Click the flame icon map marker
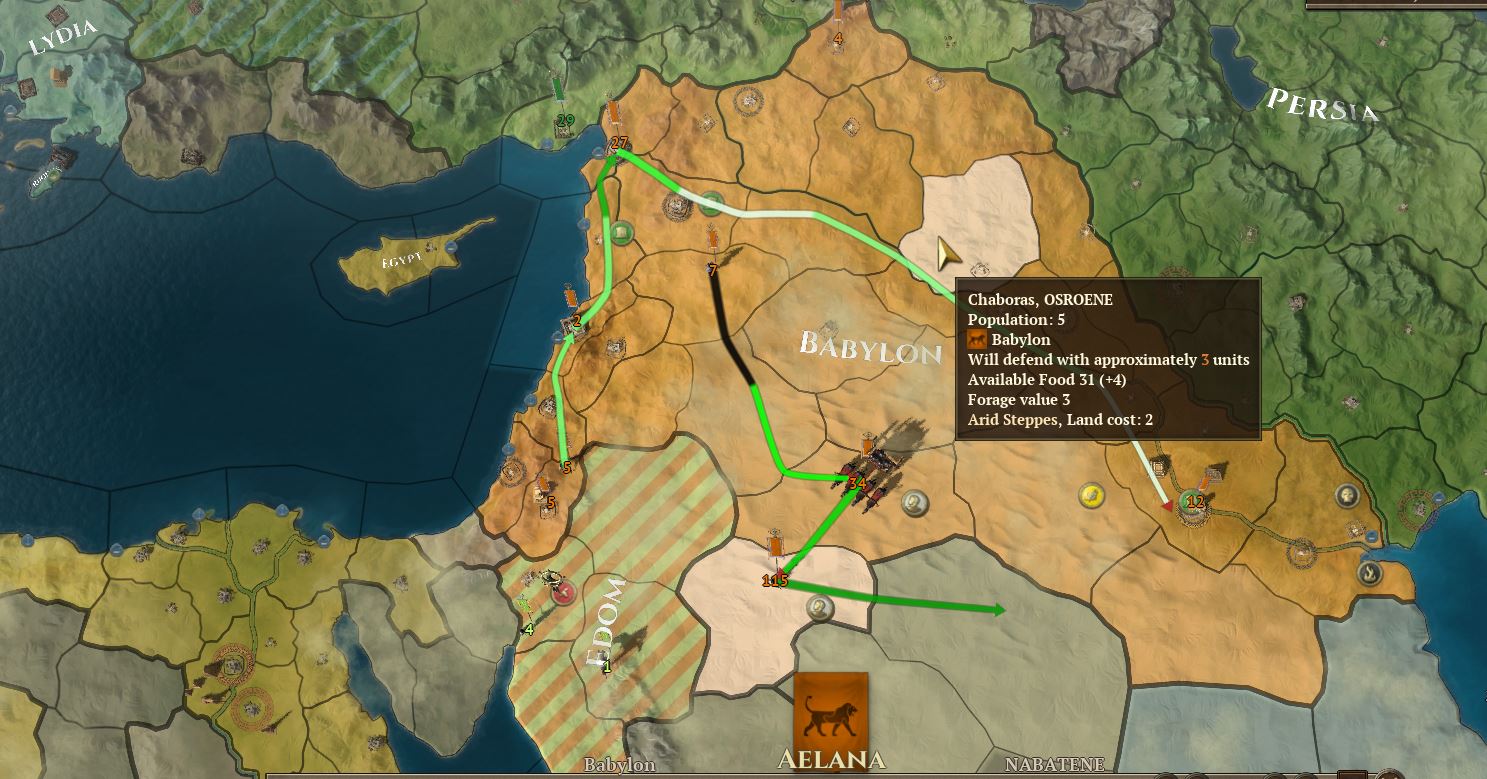Image resolution: width=1487 pixels, height=779 pixels. [x=1368, y=573]
